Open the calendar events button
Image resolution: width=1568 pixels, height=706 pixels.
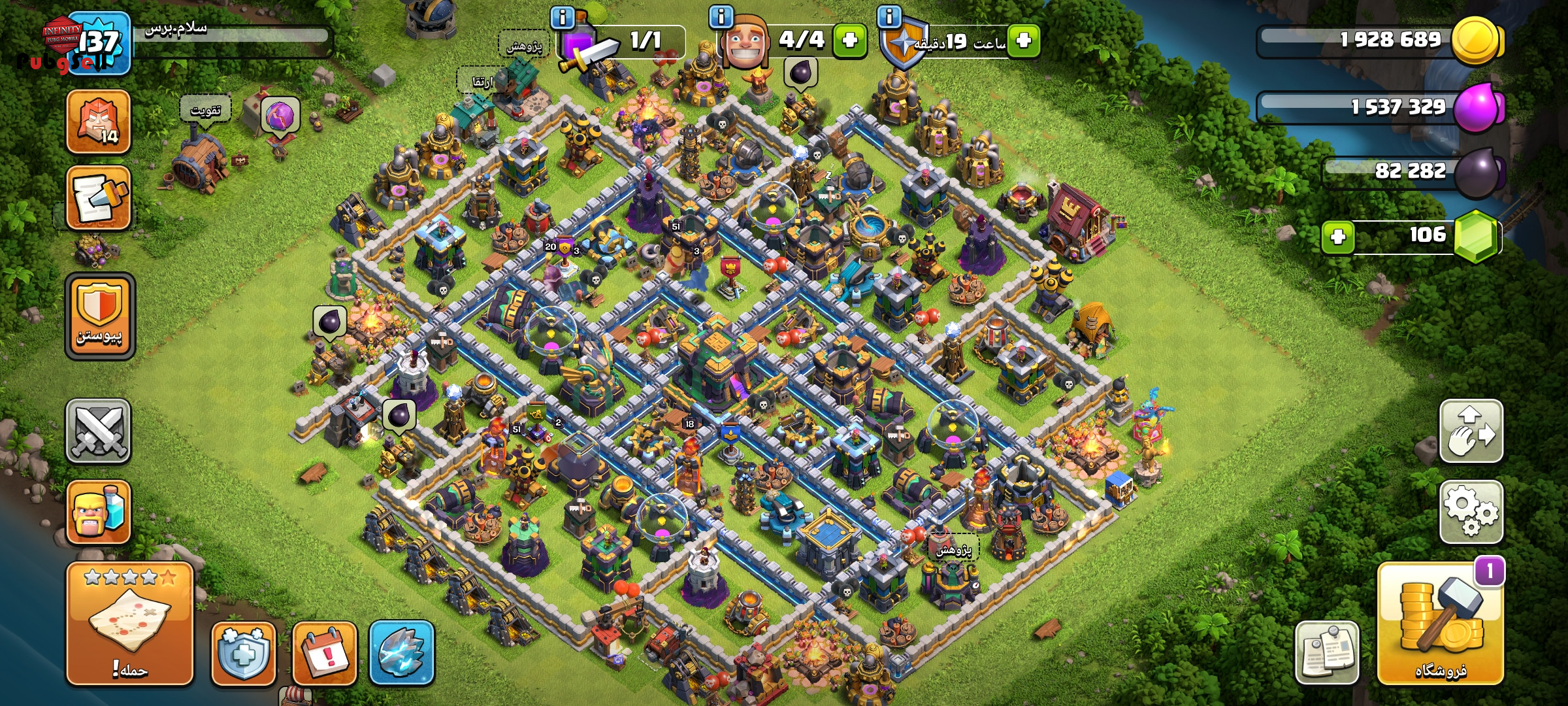(325, 652)
